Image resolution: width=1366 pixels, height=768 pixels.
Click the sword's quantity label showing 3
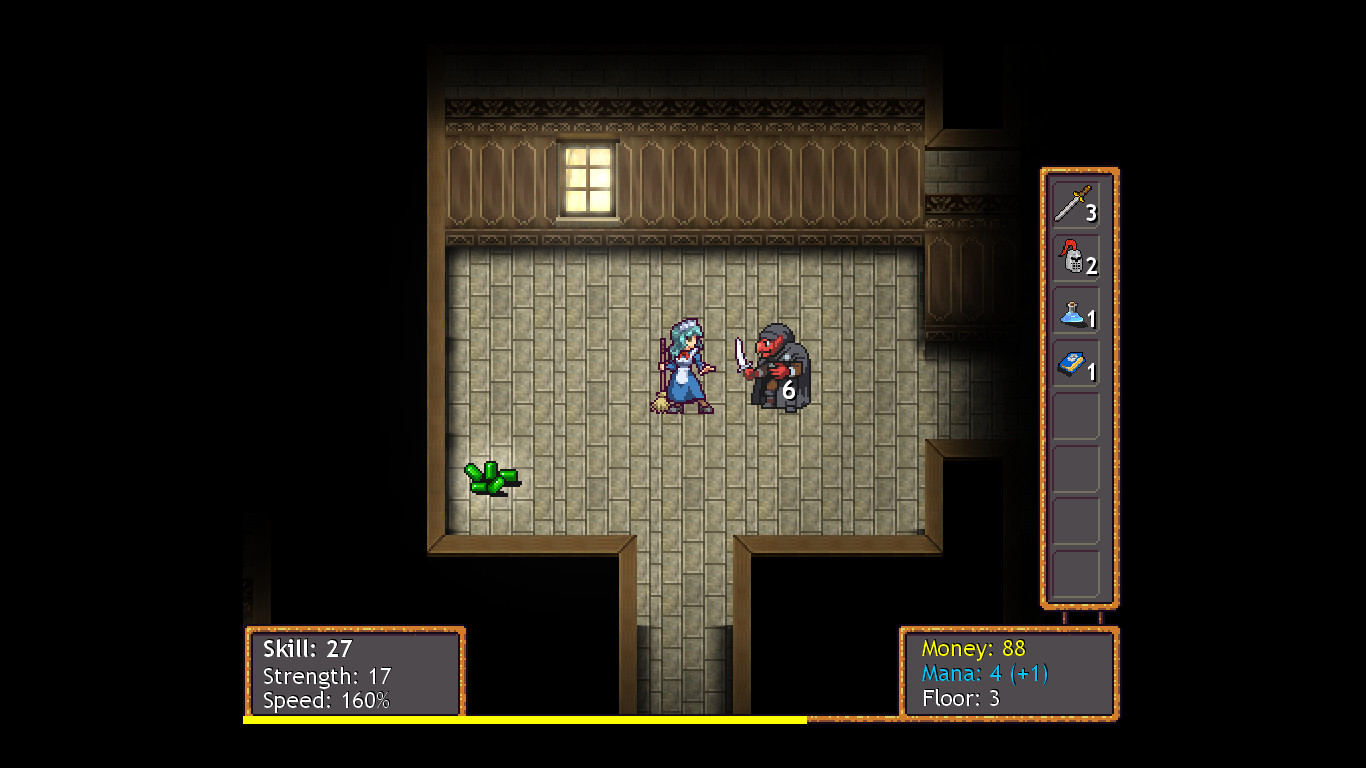point(1094,213)
